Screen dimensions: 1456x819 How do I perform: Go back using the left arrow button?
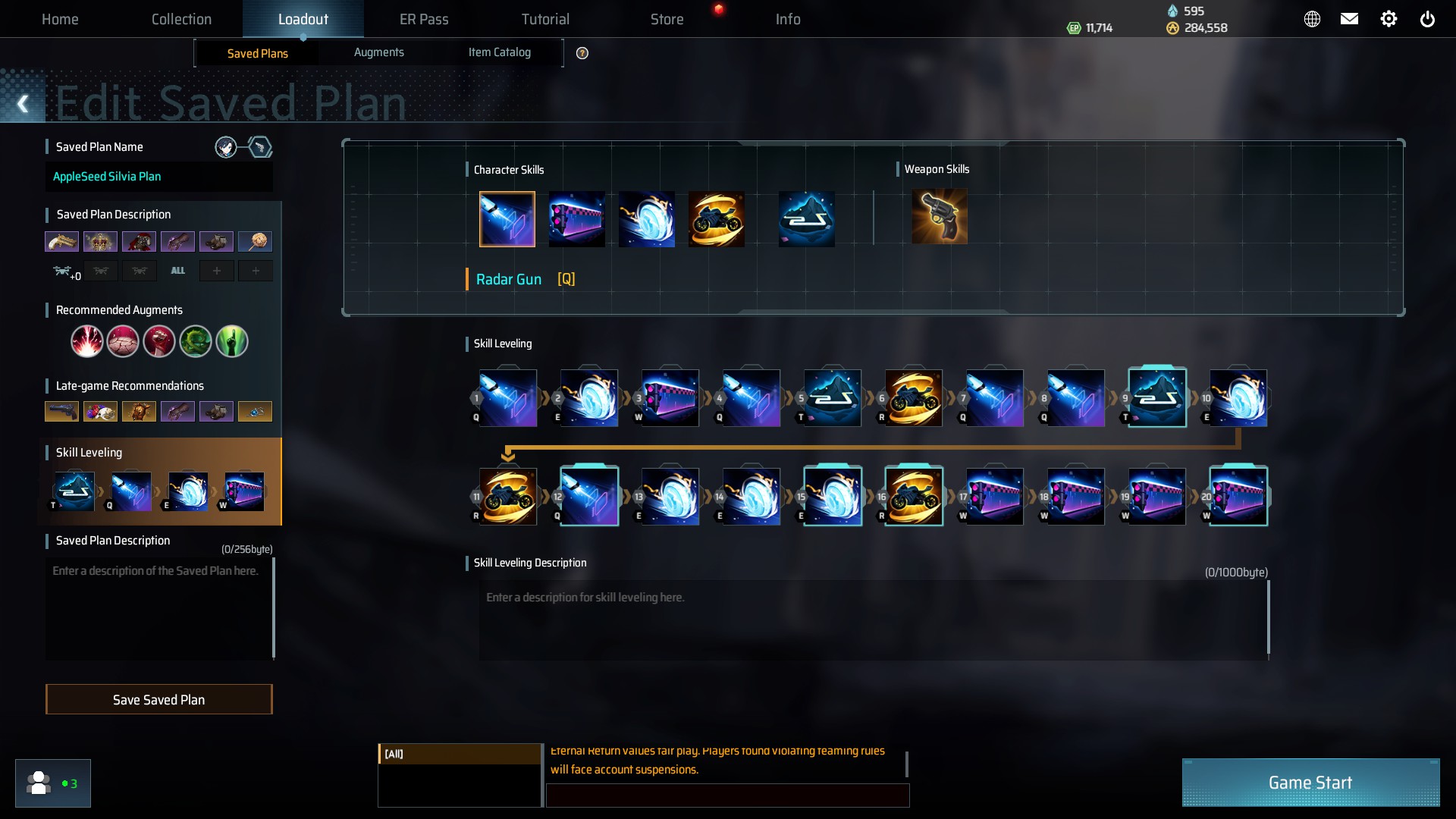(23, 104)
